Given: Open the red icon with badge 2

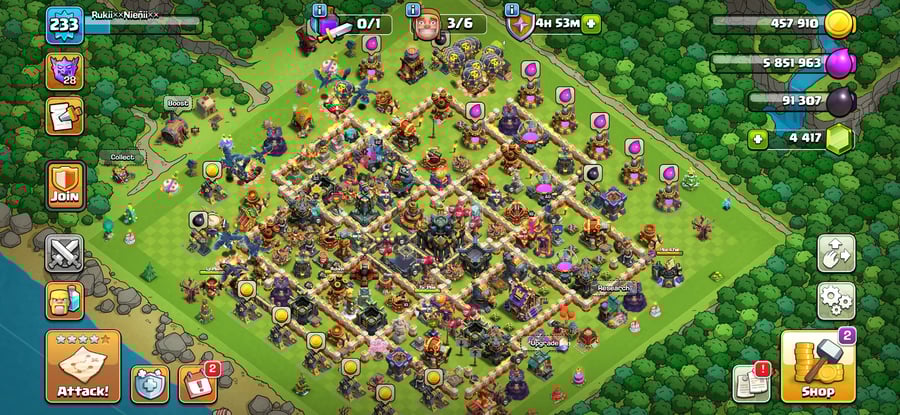Looking at the screenshot, I should [196, 384].
